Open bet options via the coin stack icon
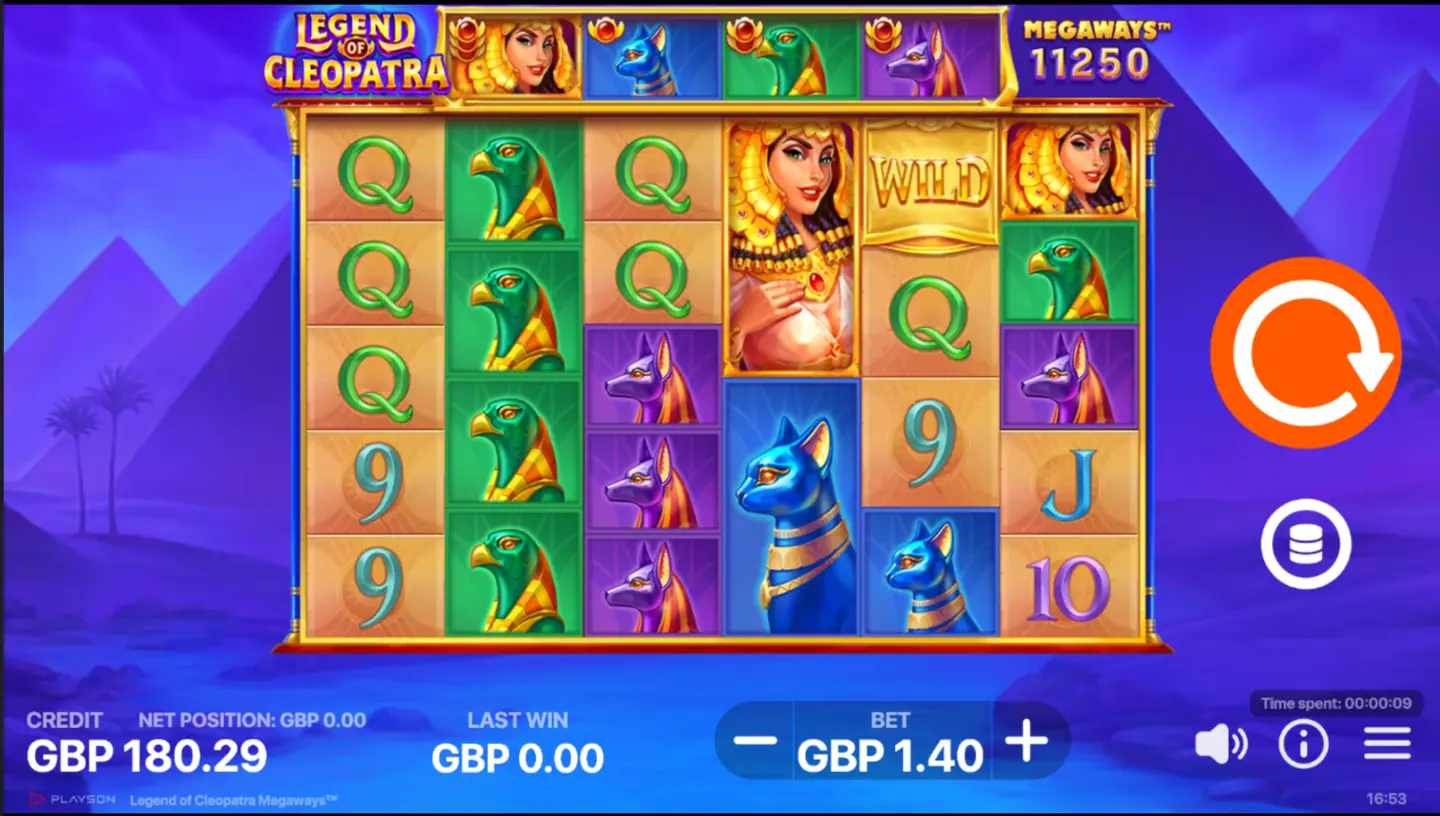Viewport: 1440px width, 816px height. pyautogui.click(x=1305, y=543)
